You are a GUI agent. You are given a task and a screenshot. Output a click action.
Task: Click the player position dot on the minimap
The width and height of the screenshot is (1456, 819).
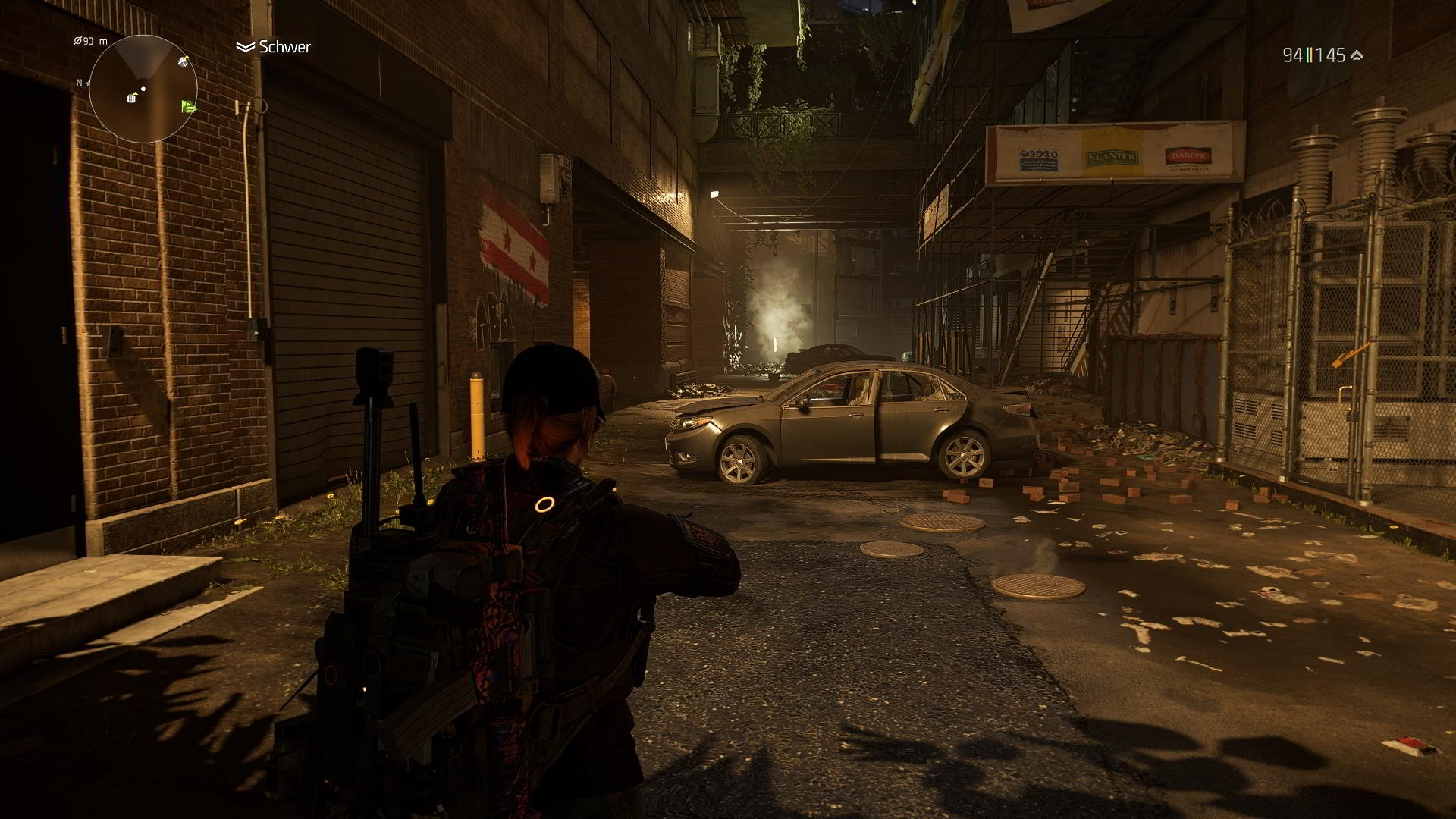point(143,89)
